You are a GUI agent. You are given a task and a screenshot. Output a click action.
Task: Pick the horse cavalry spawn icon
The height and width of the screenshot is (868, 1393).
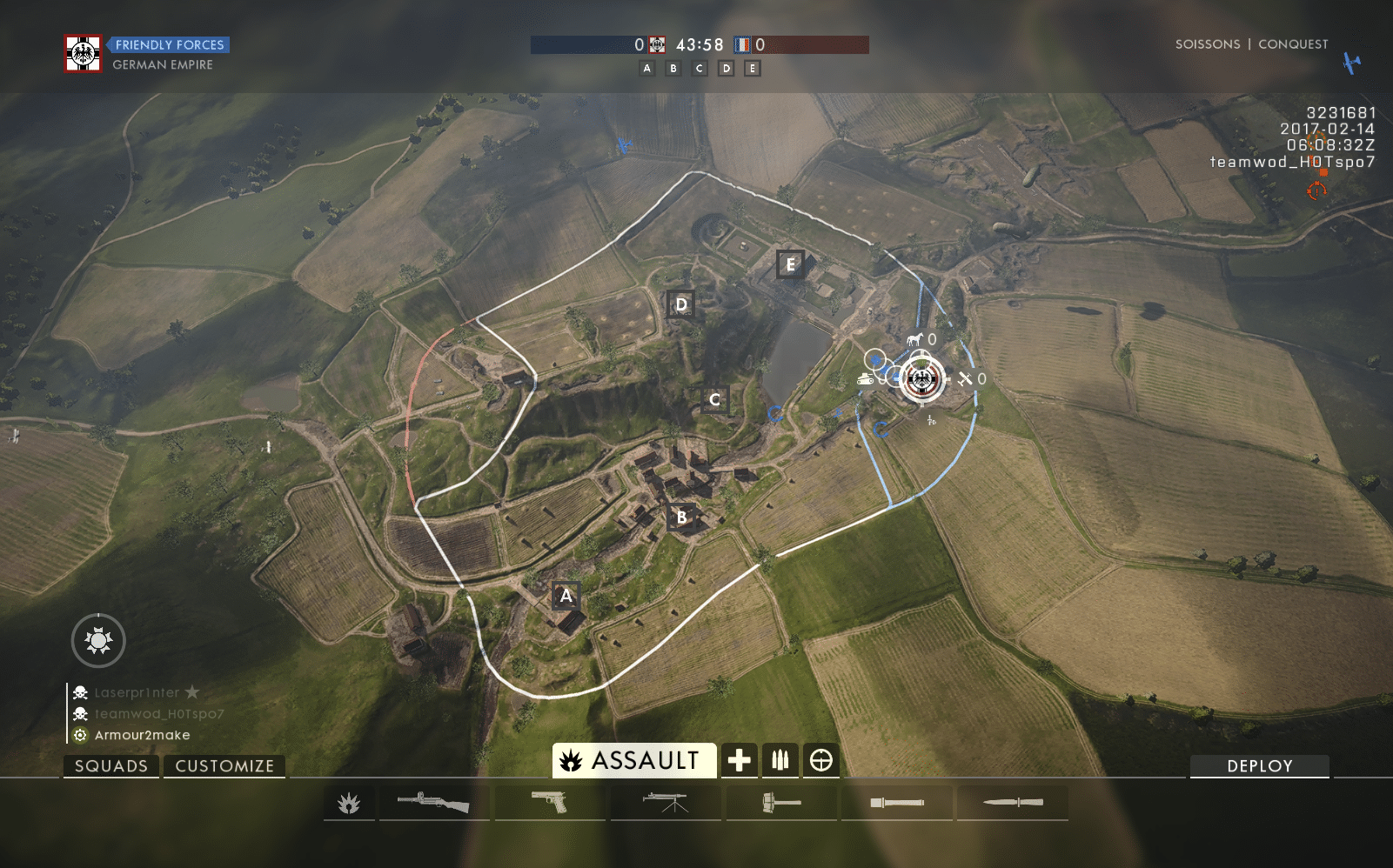[x=914, y=339]
